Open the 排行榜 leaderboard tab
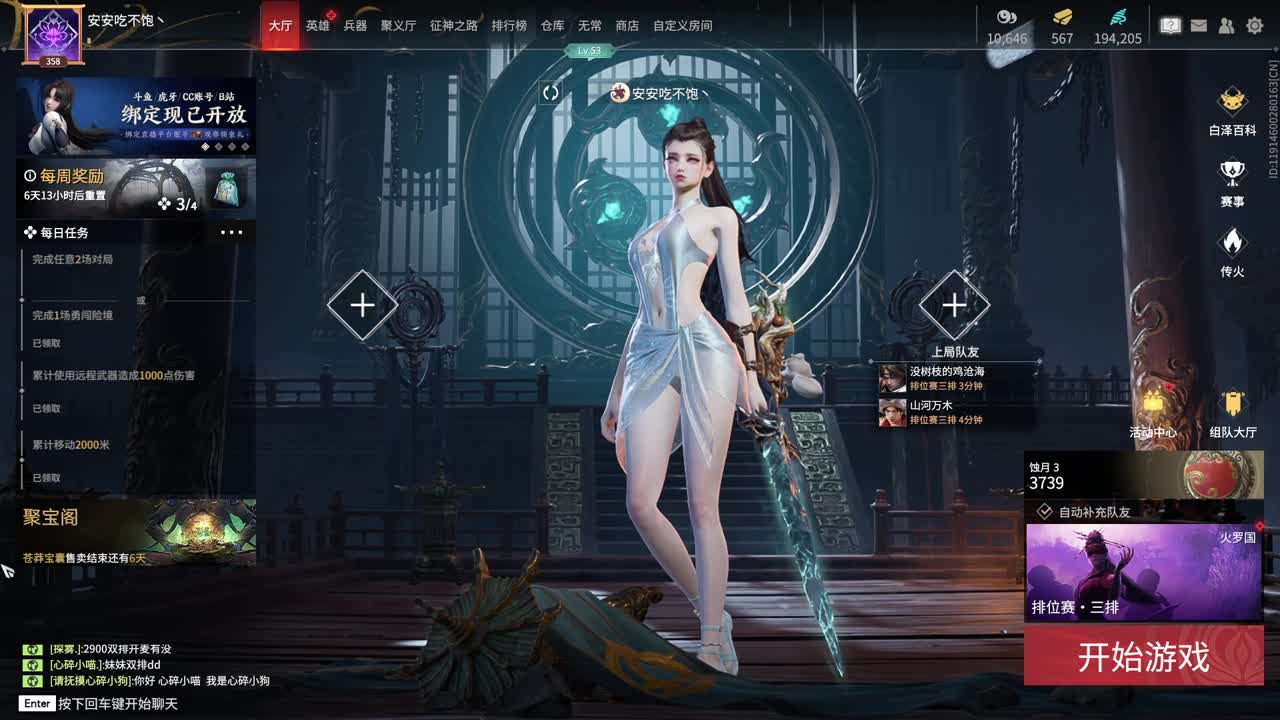Viewport: 1280px width, 720px height. pos(509,25)
